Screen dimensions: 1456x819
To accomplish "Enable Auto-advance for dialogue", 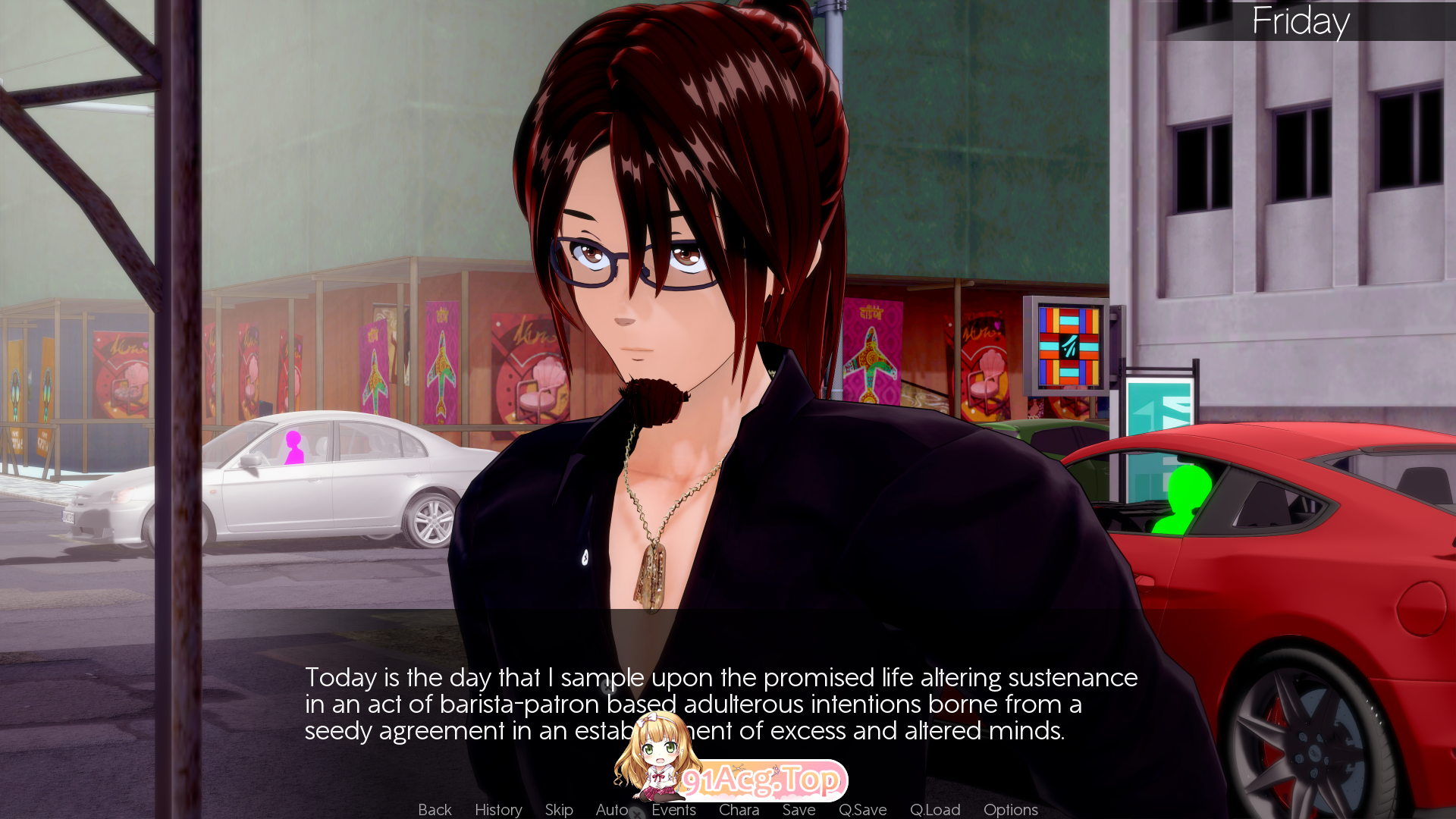I will pos(611,810).
